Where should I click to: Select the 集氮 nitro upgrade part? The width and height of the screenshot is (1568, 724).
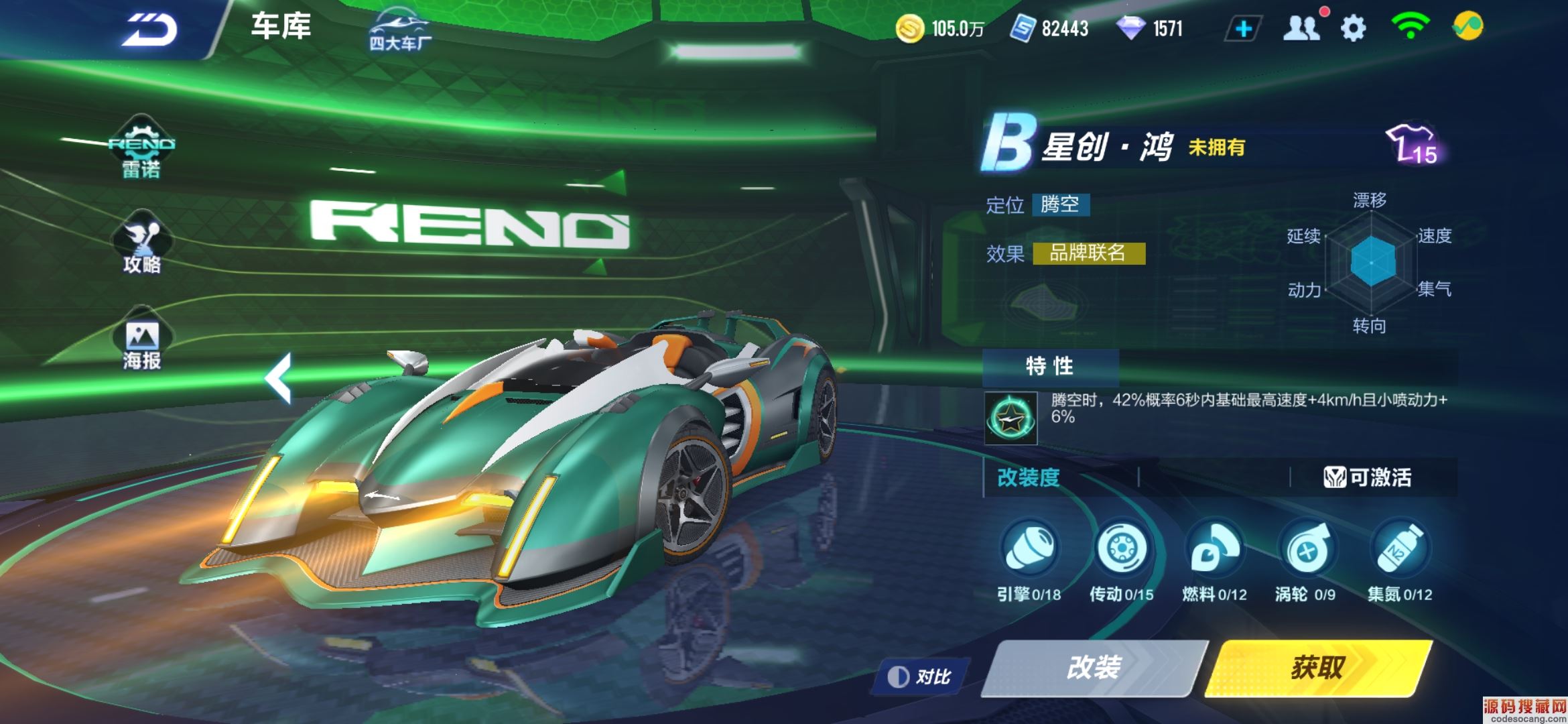[x=1399, y=550]
